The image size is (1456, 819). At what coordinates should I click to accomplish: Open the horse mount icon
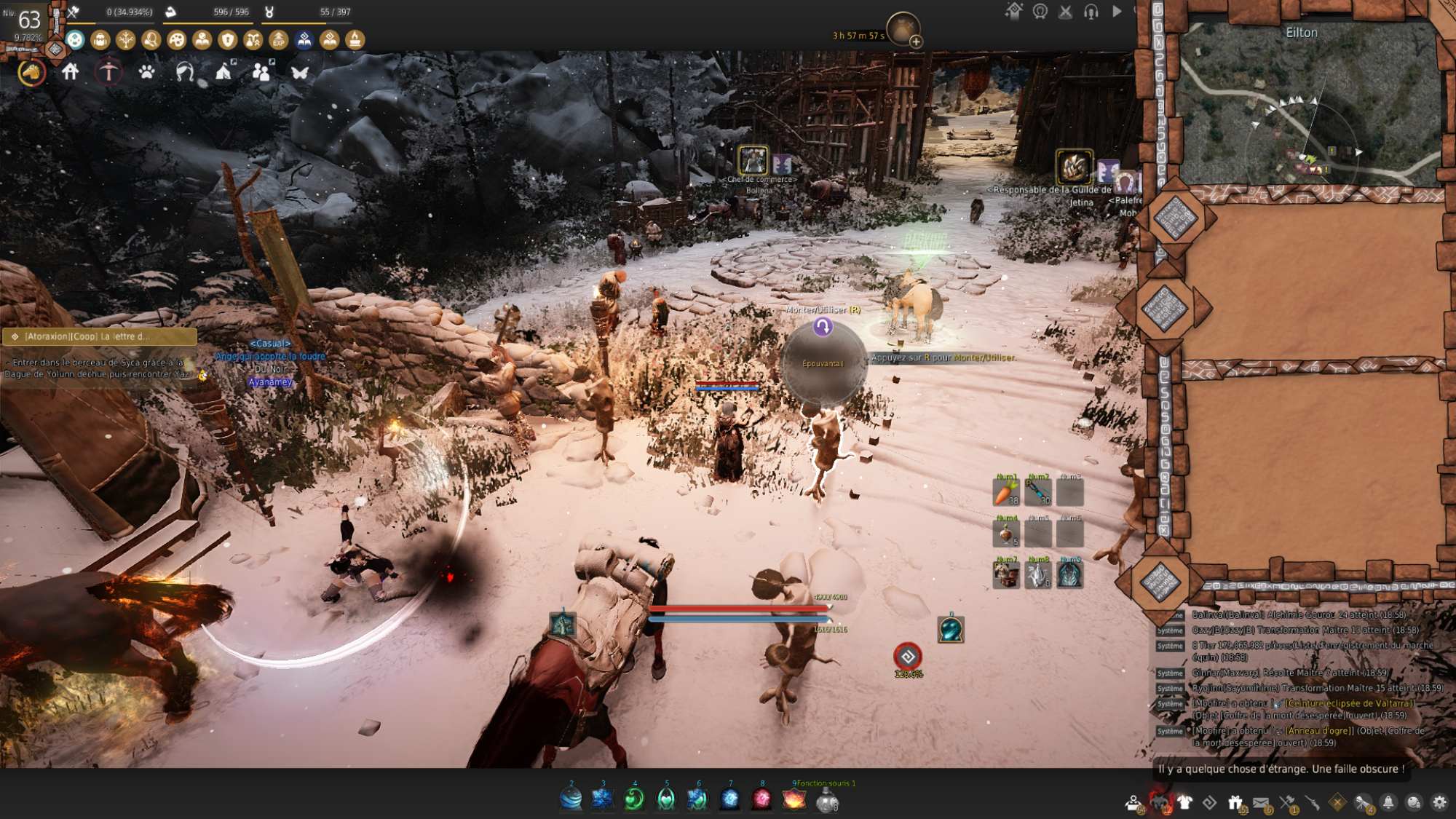pos(31,72)
